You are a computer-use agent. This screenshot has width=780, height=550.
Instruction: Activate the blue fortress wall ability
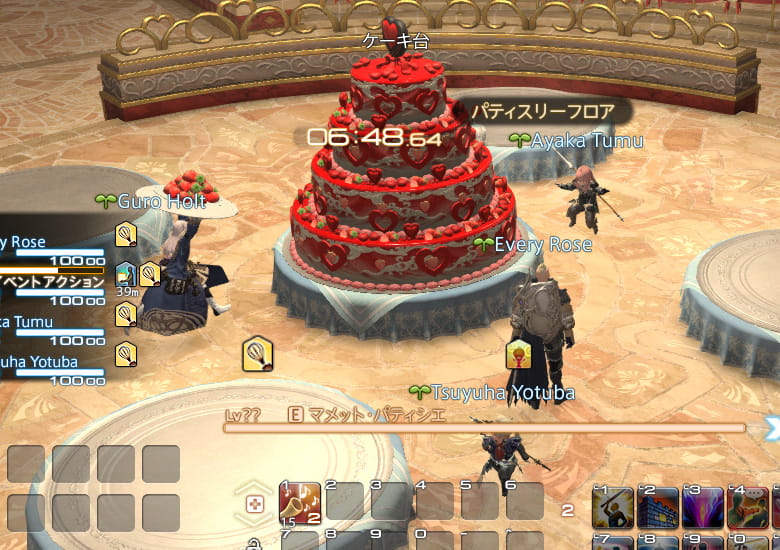tap(658, 508)
